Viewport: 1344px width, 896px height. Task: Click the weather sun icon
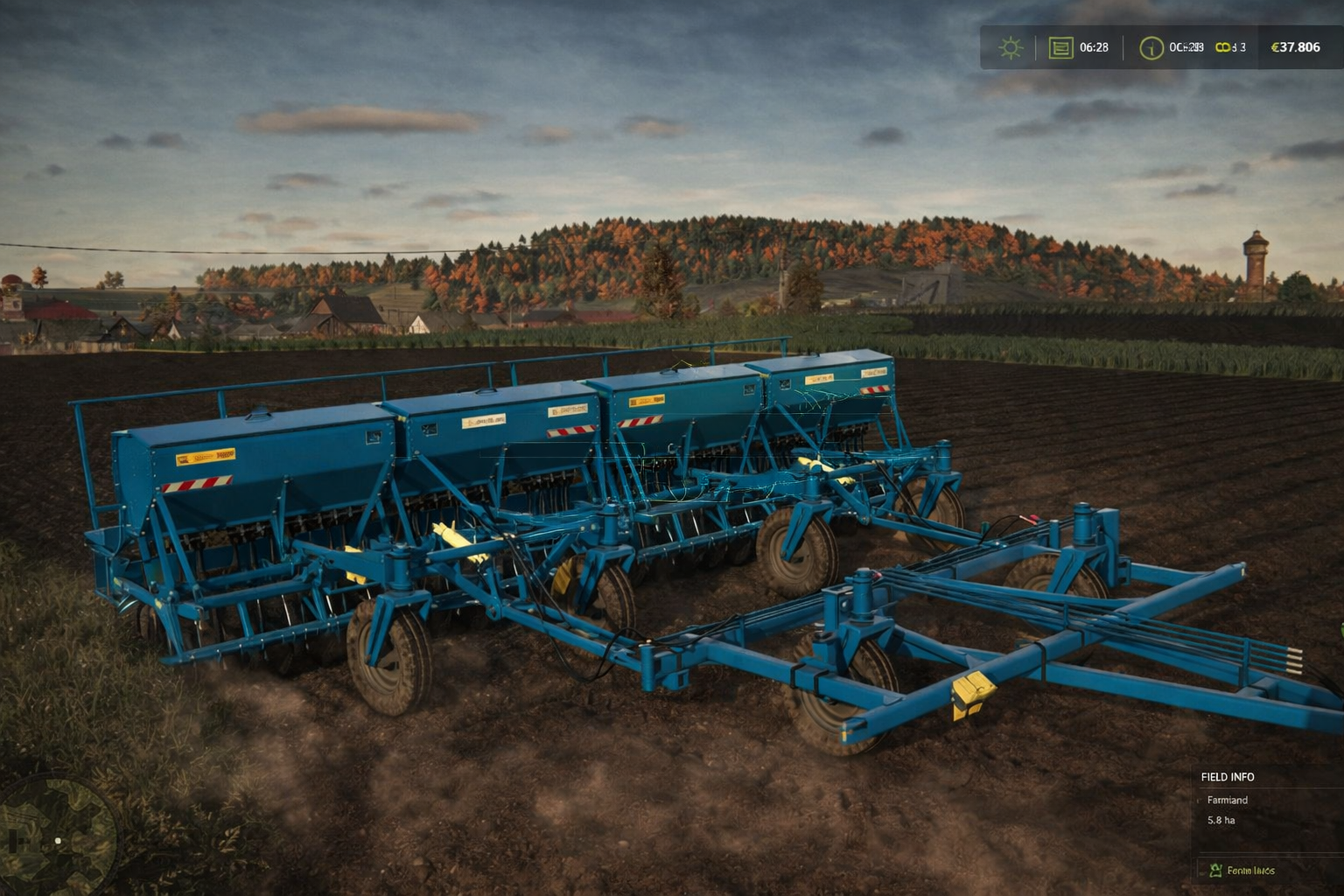click(x=1011, y=46)
